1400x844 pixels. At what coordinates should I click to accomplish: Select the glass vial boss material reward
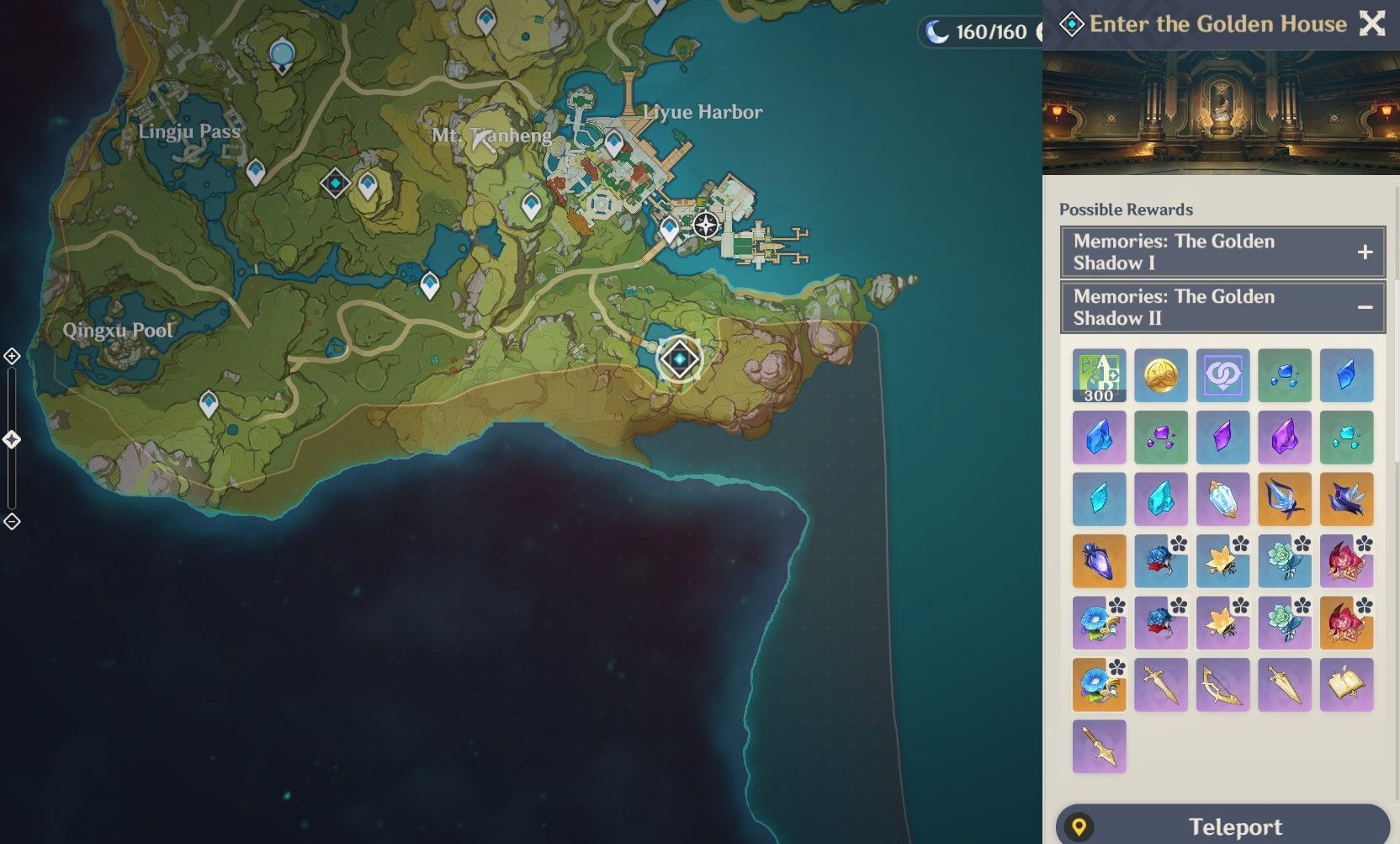pyautogui.click(x=1099, y=560)
